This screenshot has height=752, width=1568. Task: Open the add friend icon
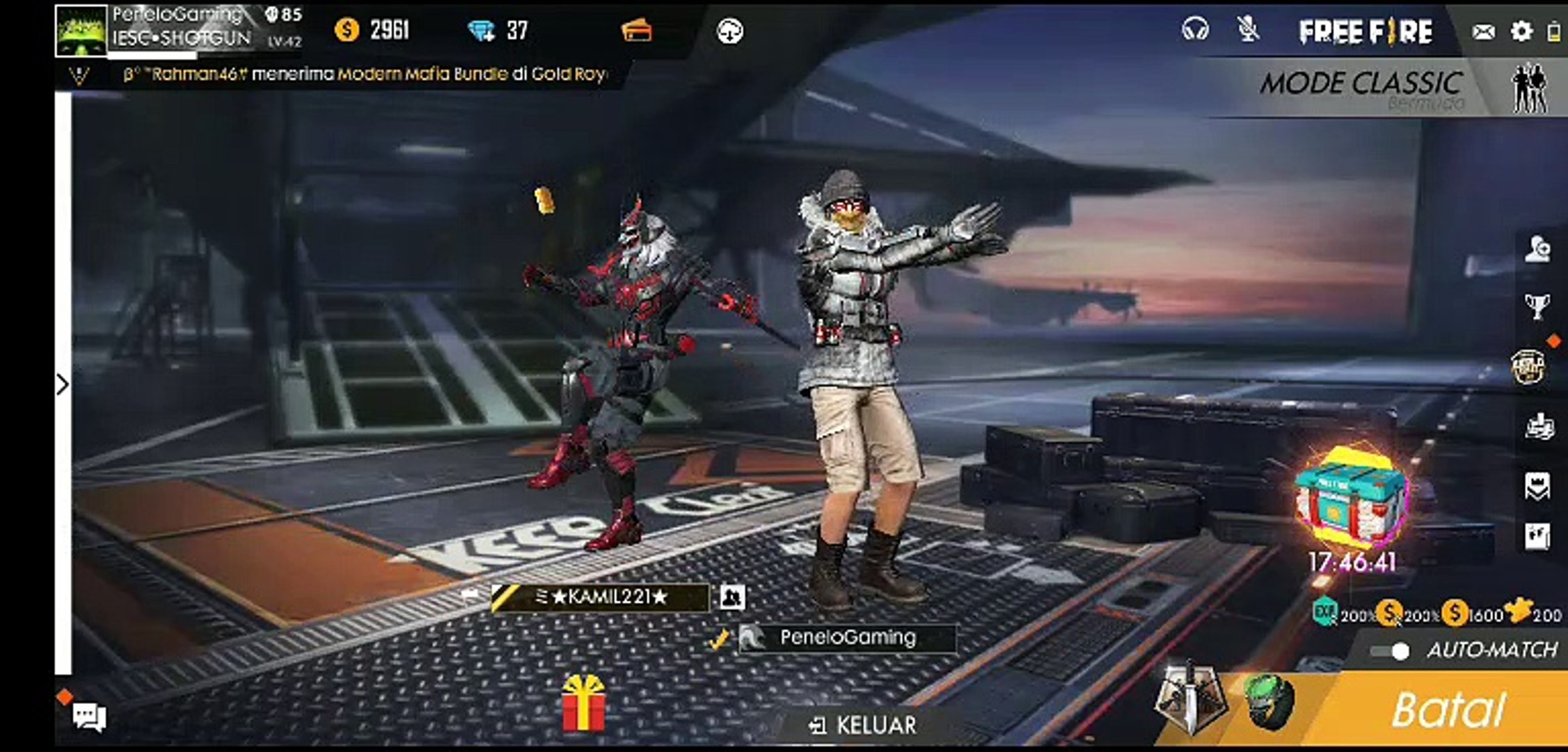point(1537,249)
